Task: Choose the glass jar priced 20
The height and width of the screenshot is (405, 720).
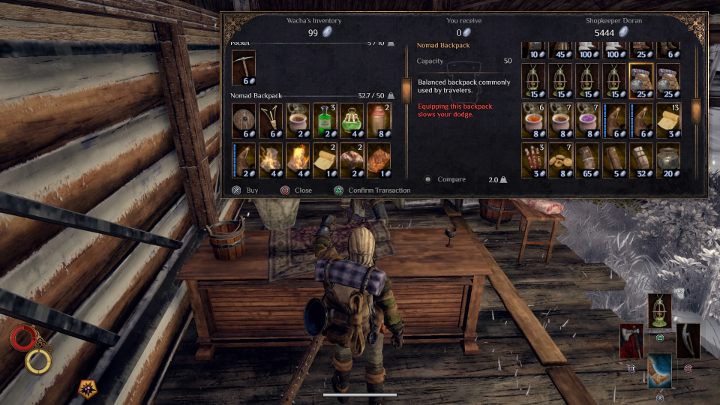Action: click(668, 156)
